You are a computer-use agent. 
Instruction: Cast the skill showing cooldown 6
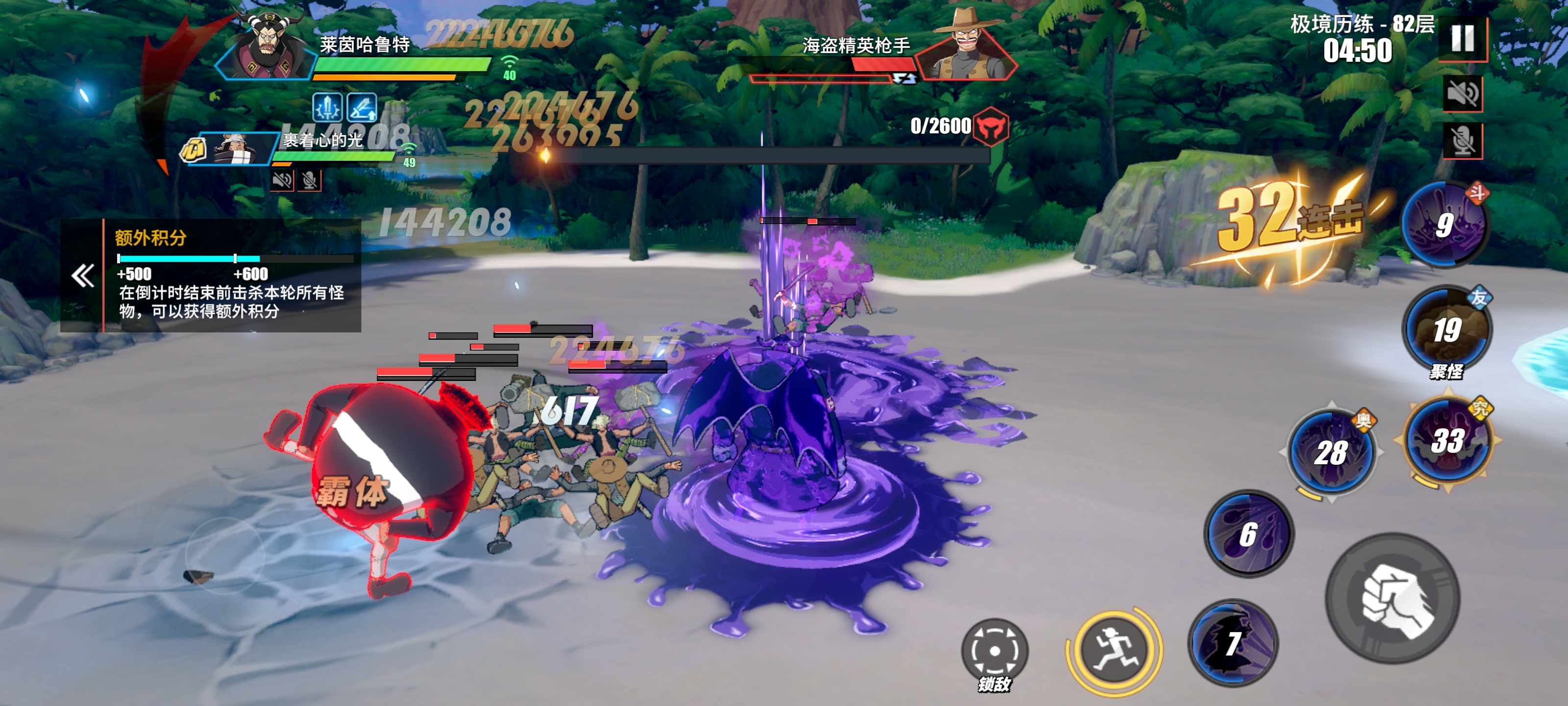[x=1249, y=534]
